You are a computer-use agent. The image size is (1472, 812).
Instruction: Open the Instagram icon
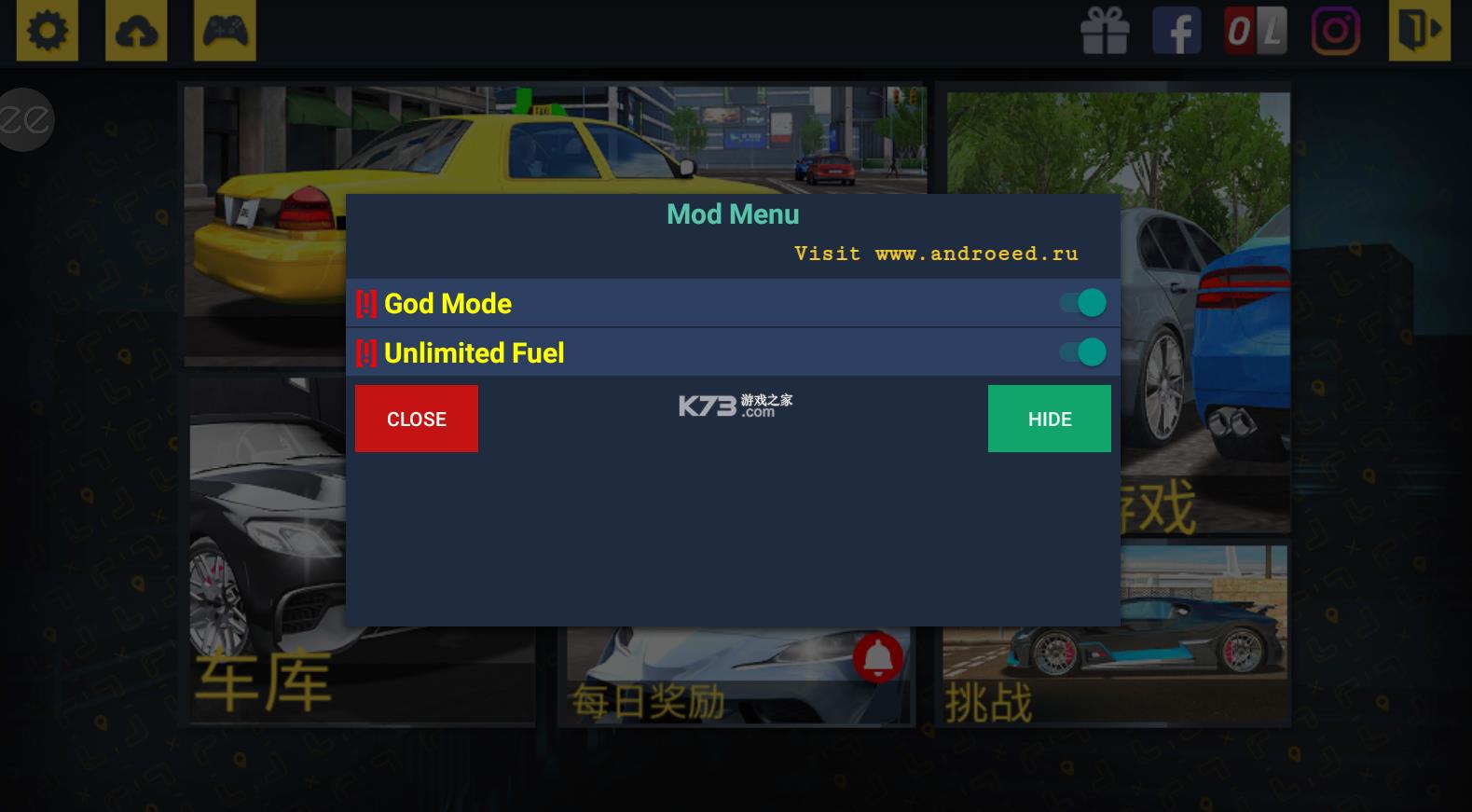pos(1337,31)
